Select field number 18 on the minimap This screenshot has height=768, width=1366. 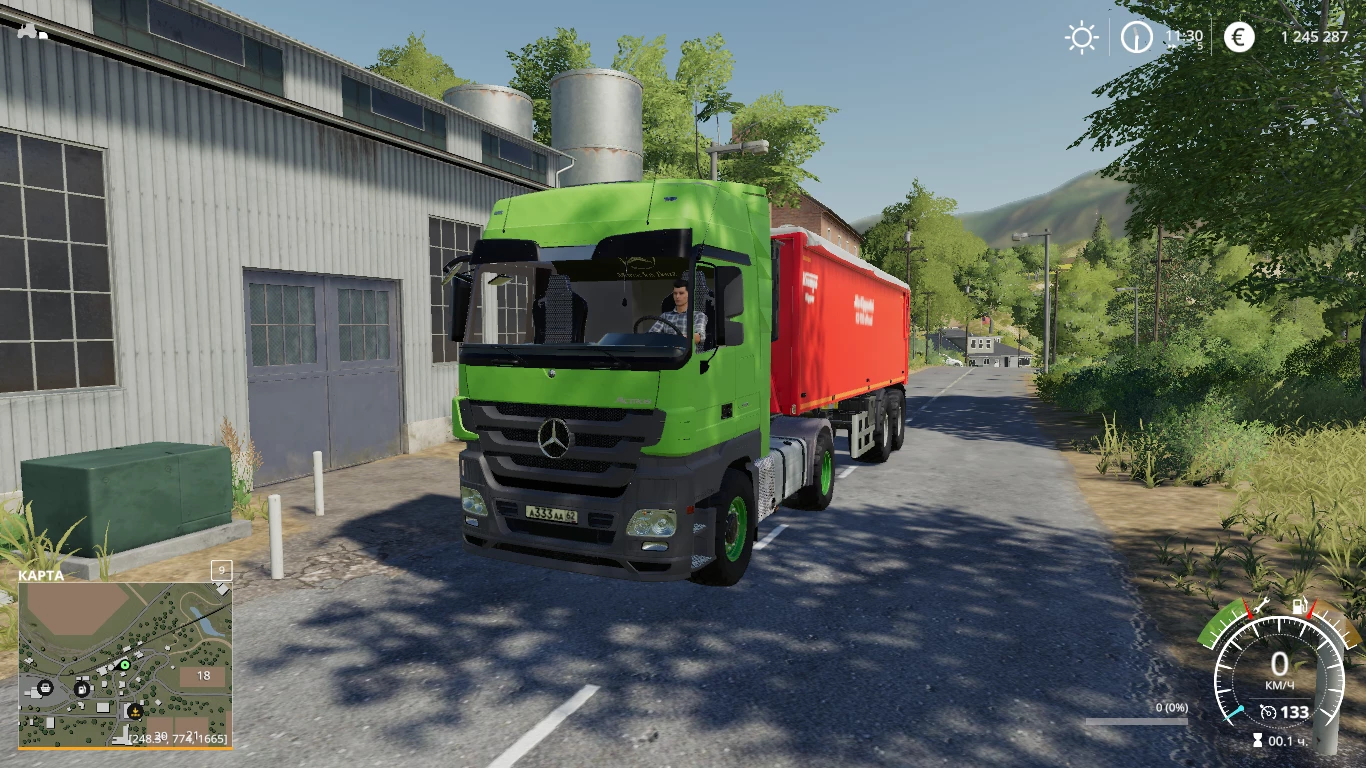tap(204, 676)
